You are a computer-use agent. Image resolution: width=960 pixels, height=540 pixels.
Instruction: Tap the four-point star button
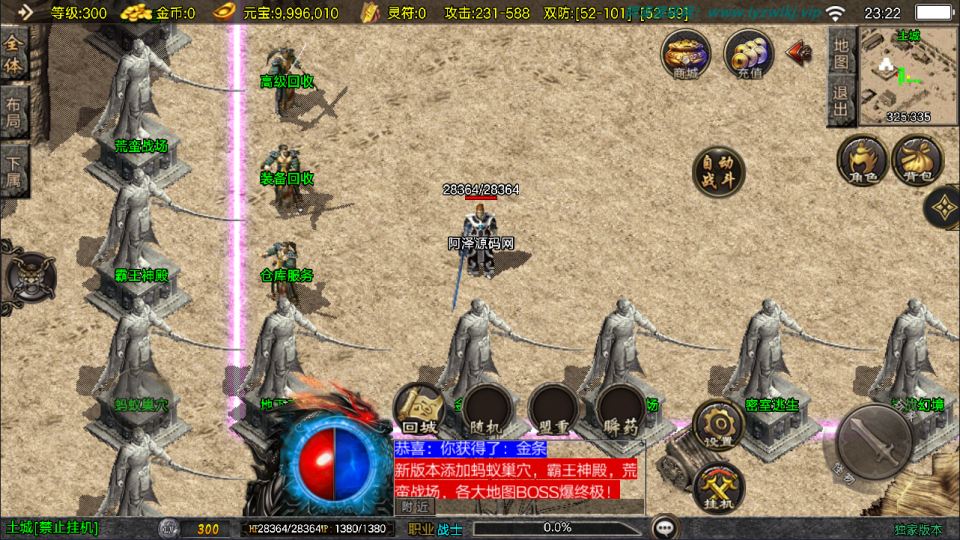pos(943,208)
